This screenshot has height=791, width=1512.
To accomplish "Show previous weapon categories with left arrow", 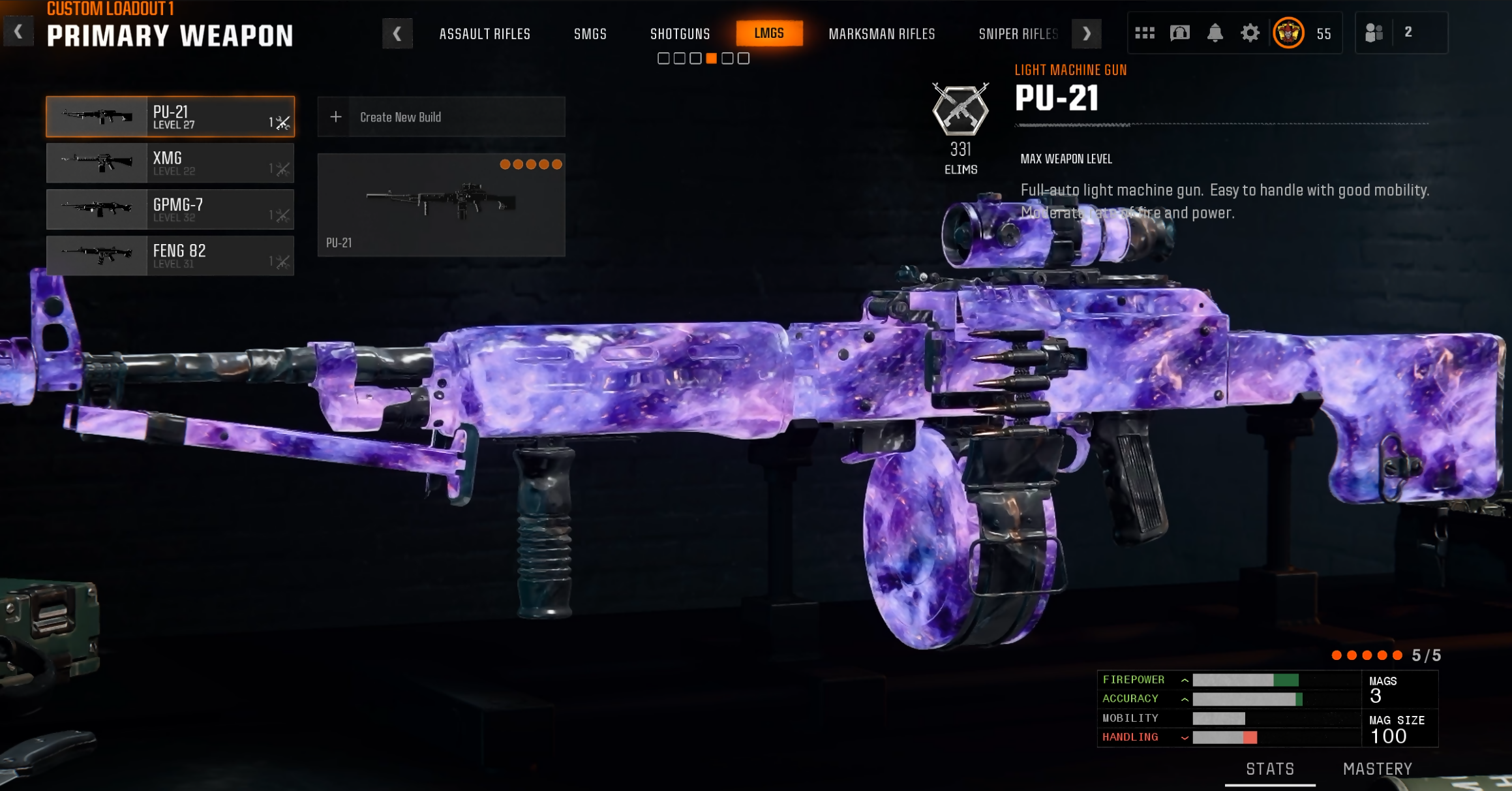I will tap(397, 34).
